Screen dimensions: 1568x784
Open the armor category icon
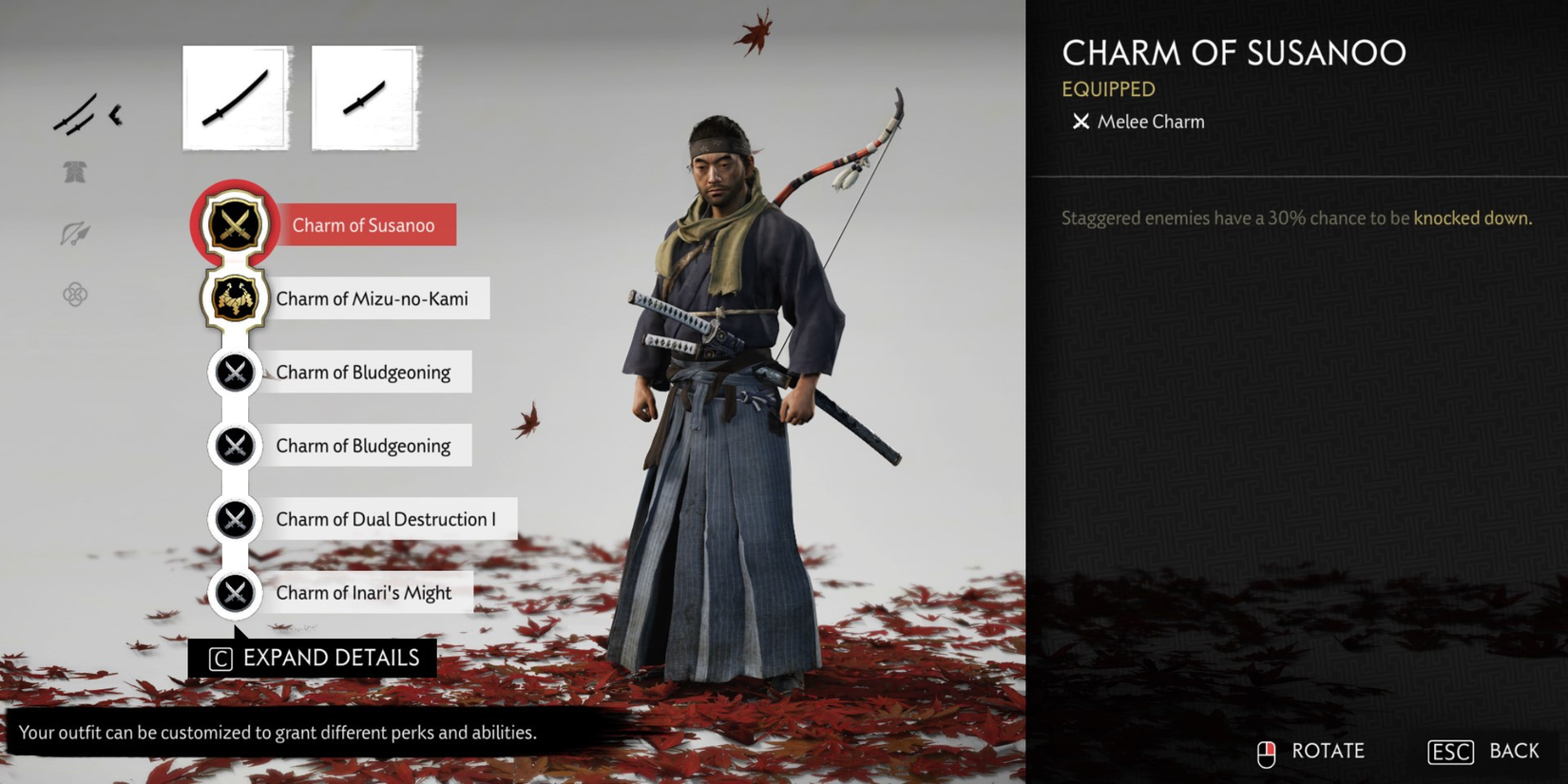pos(76,172)
